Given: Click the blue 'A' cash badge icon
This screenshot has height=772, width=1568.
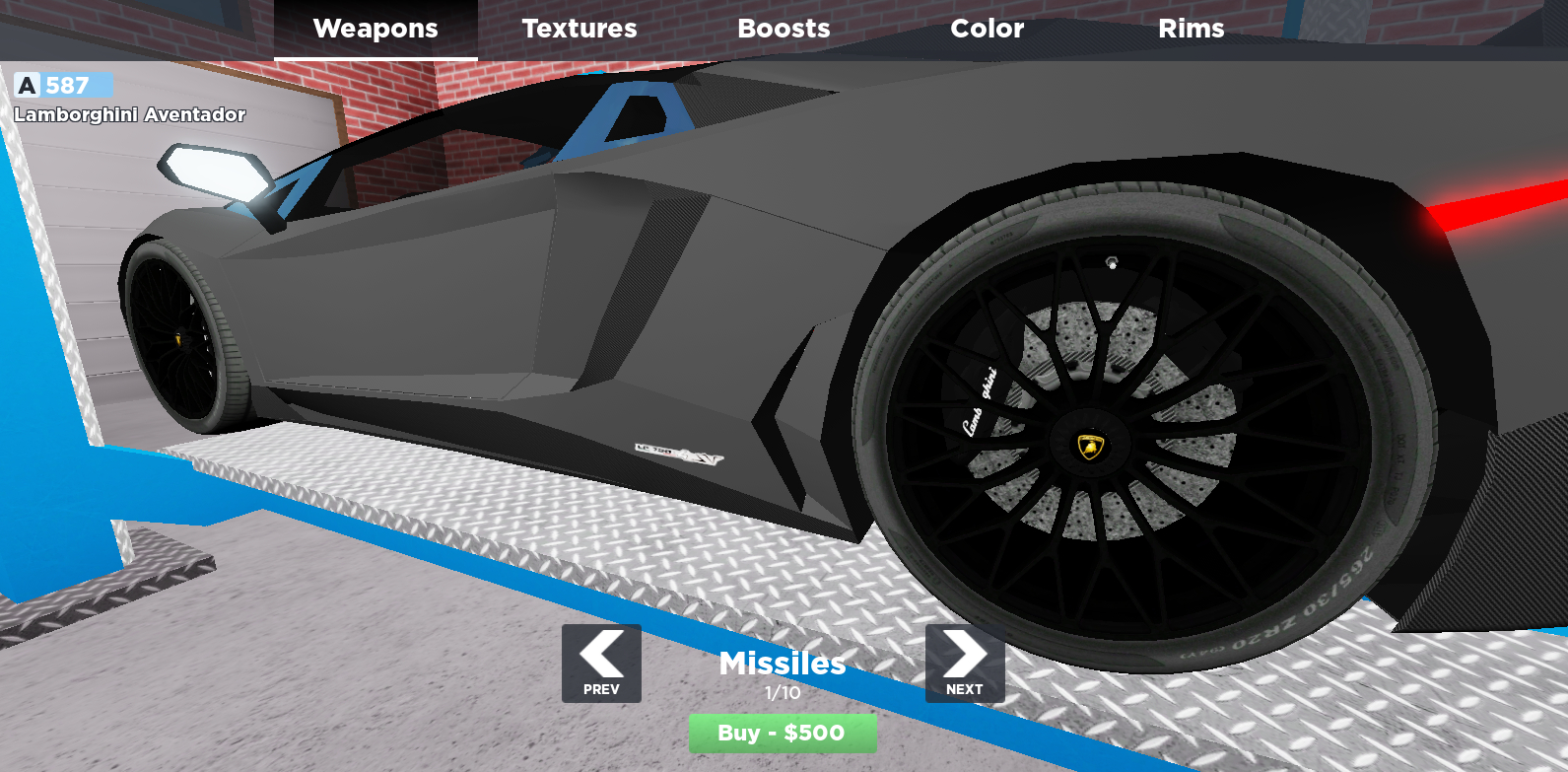Looking at the screenshot, I should 26,86.
